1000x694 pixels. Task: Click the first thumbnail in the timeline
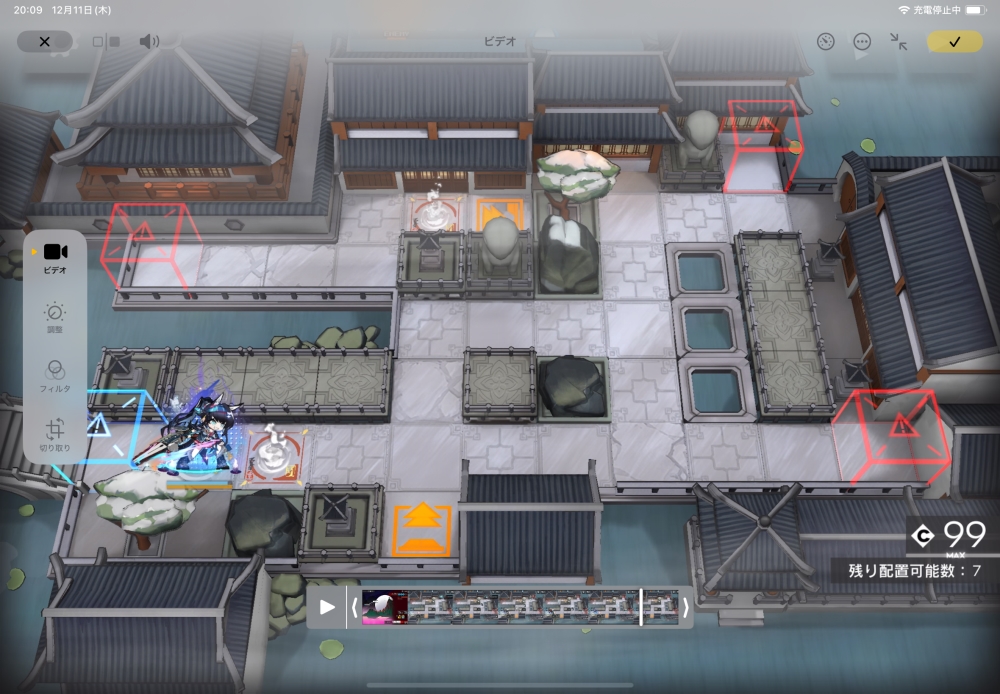tap(384, 606)
